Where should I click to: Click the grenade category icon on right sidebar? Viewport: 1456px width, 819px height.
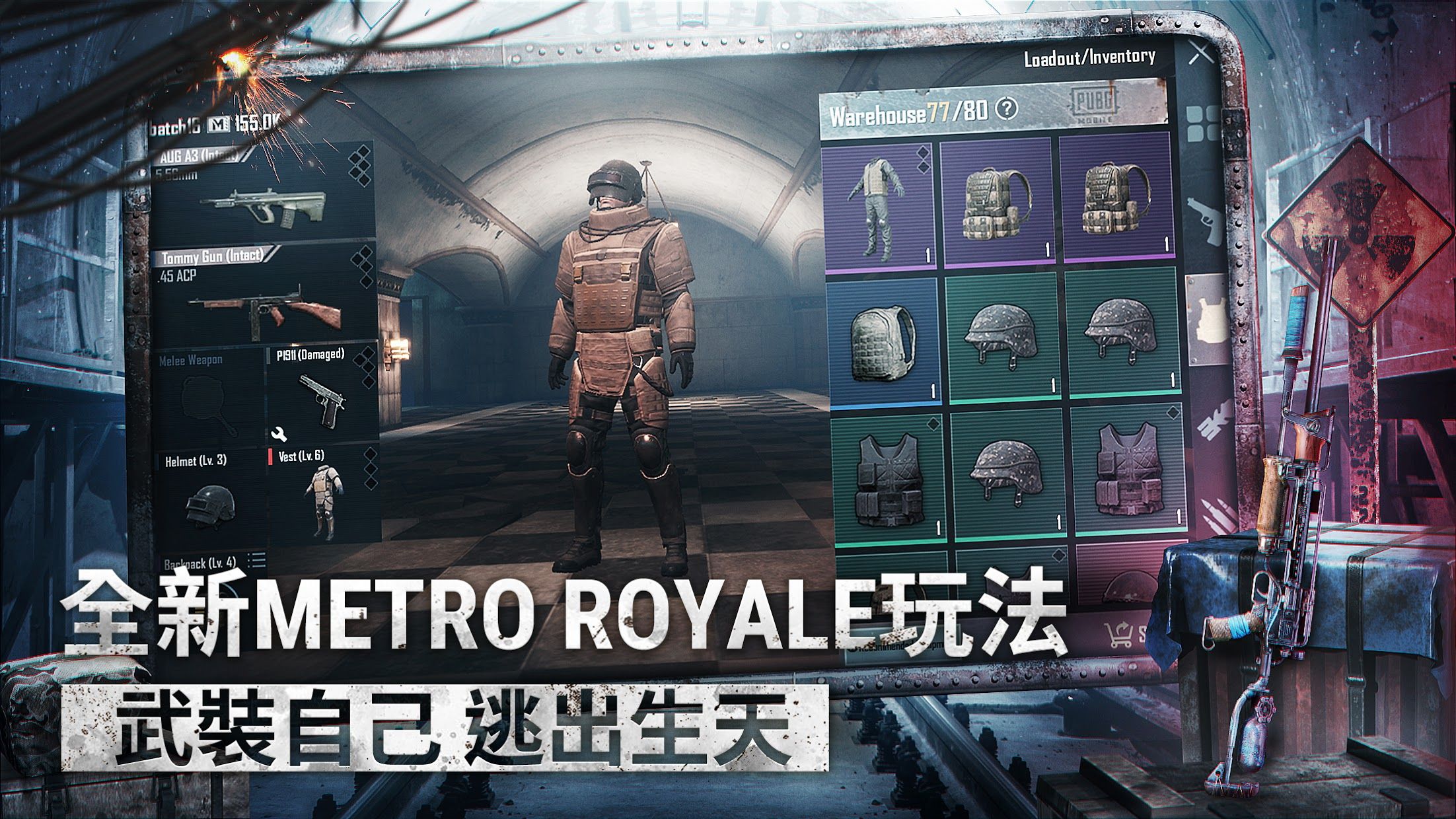point(1212,423)
